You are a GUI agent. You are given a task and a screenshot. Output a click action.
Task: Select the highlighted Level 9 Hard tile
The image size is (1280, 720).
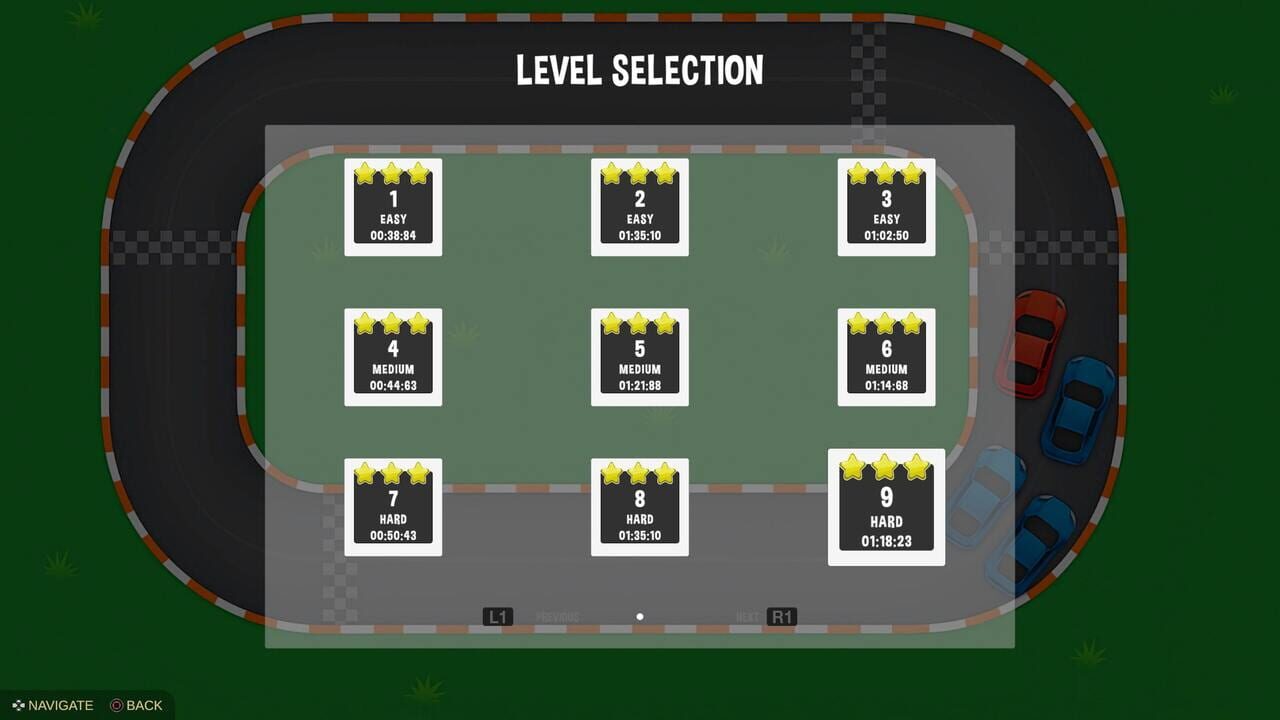(886, 507)
